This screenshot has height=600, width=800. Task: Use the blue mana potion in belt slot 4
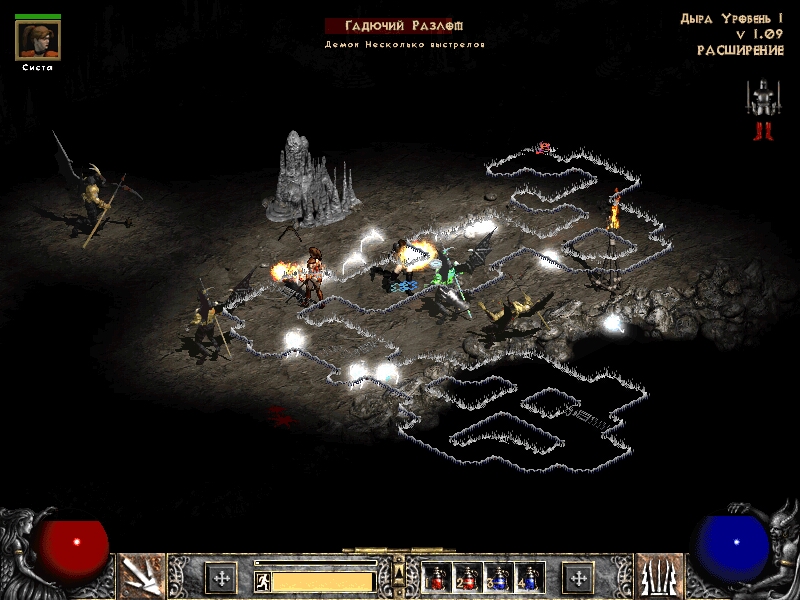pyautogui.click(x=530, y=577)
